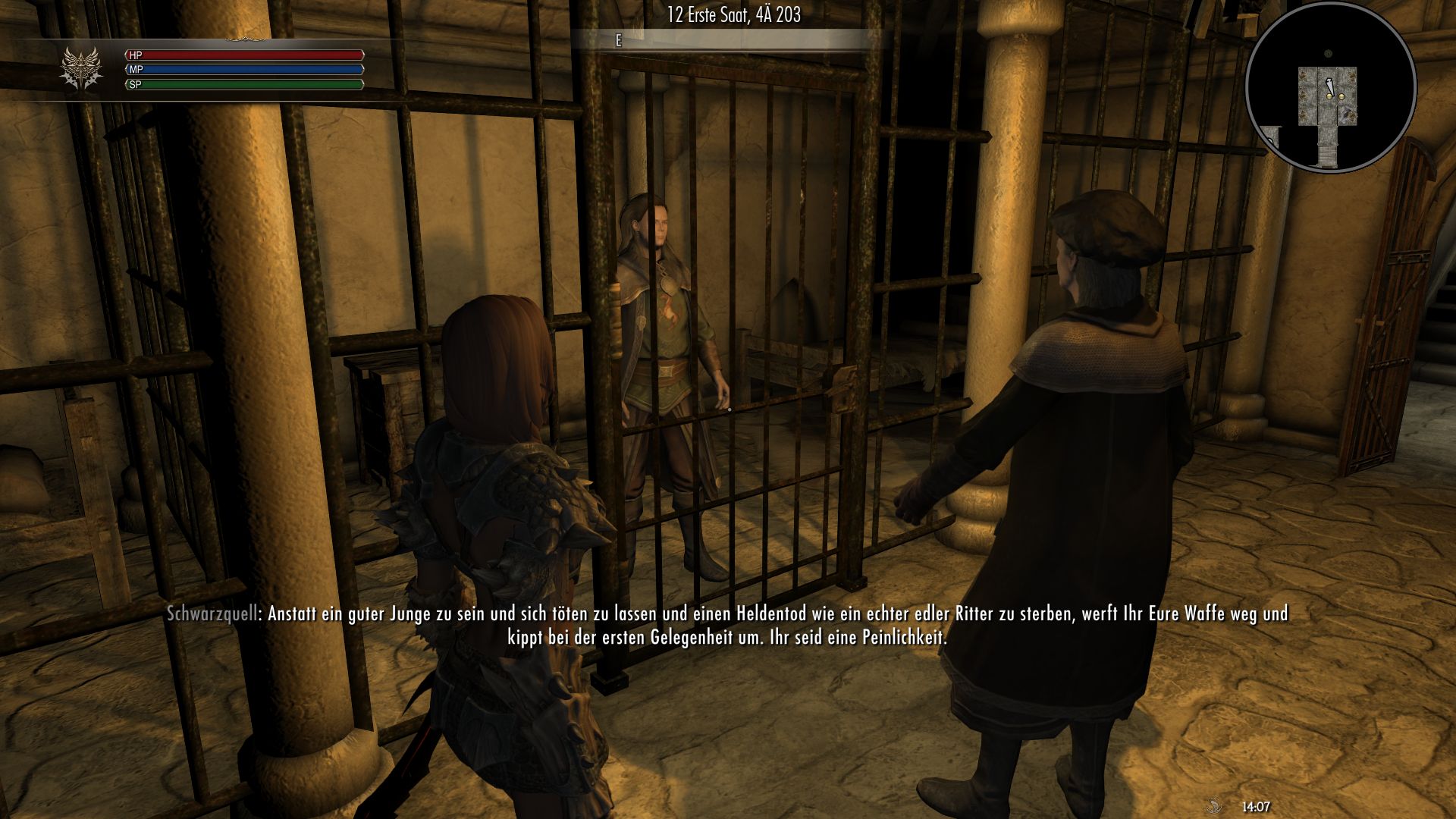
Task: Click the north compass marker on the minimap
Action: coord(1328,53)
